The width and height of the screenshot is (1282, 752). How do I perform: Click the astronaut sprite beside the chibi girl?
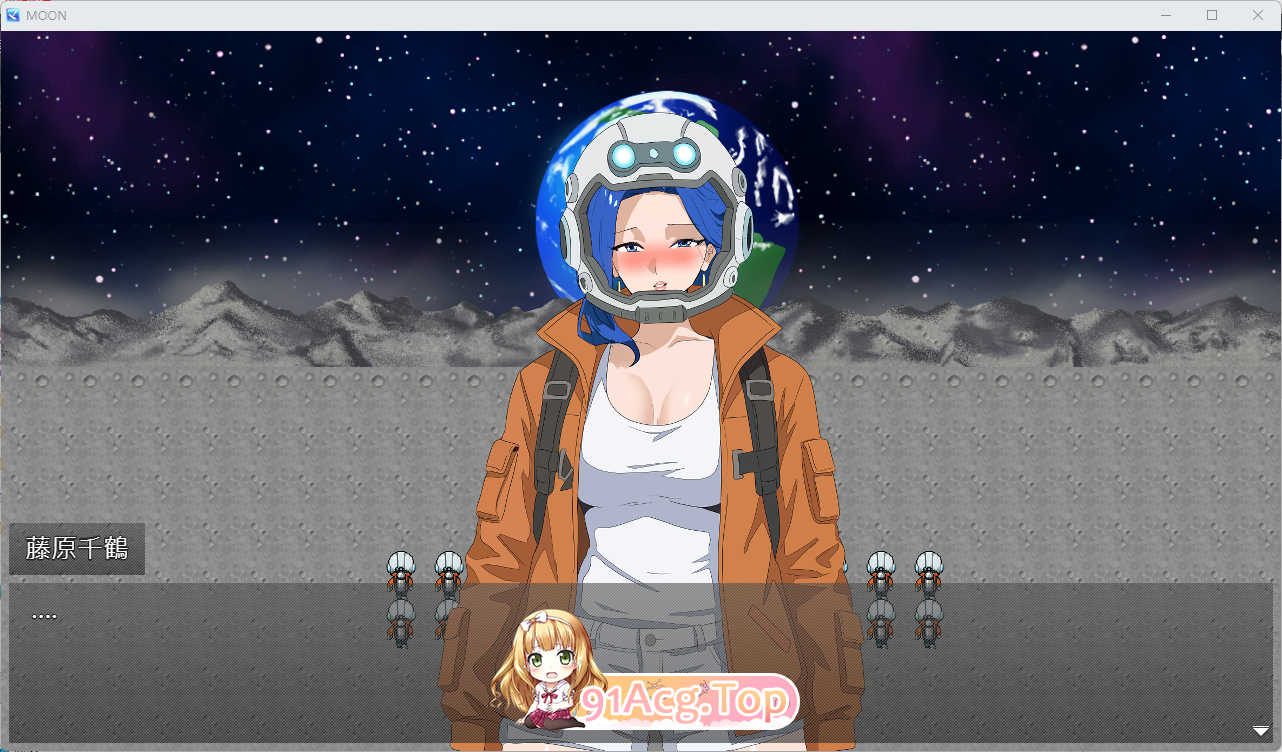[x=447, y=568]
